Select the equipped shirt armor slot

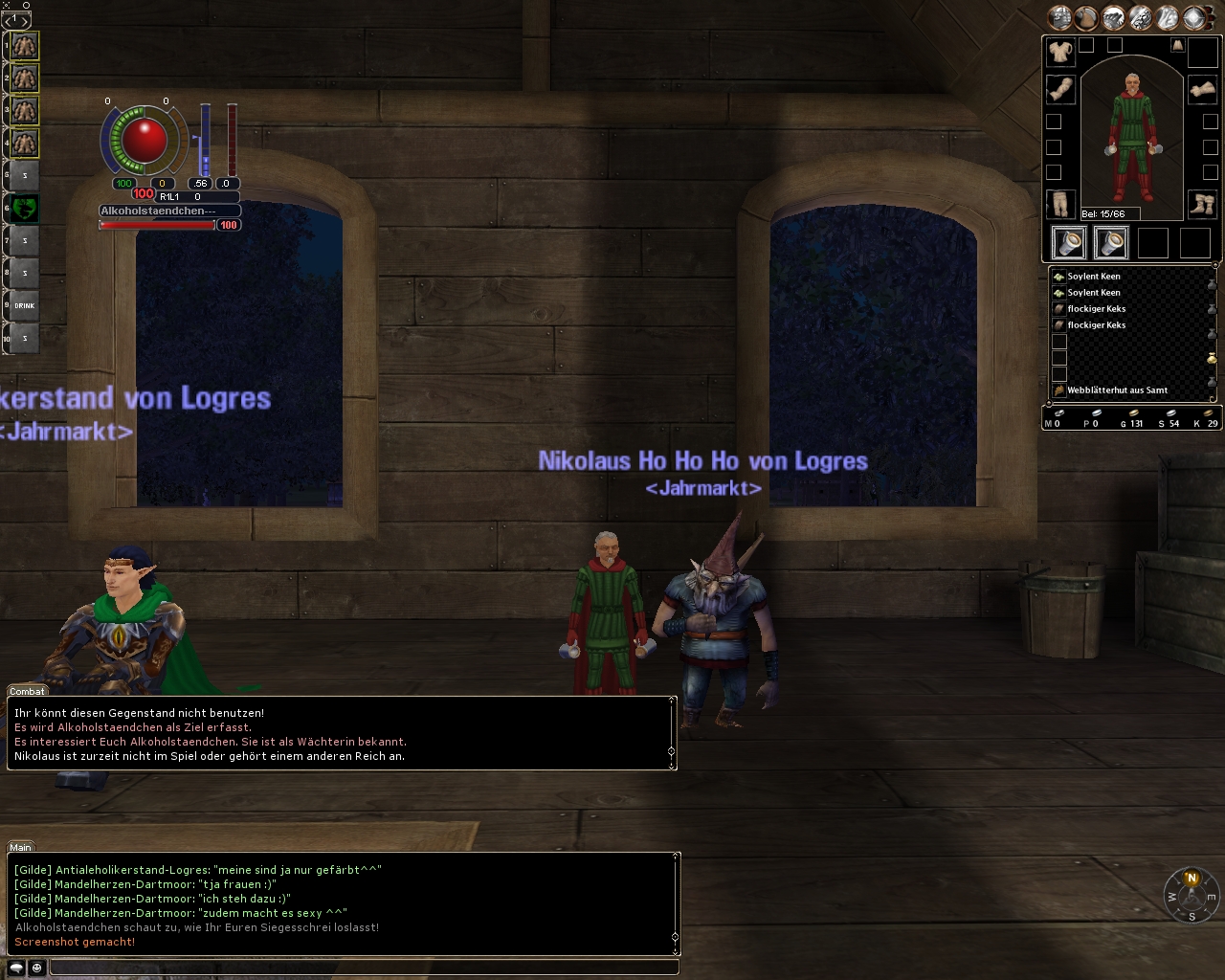1060,52
